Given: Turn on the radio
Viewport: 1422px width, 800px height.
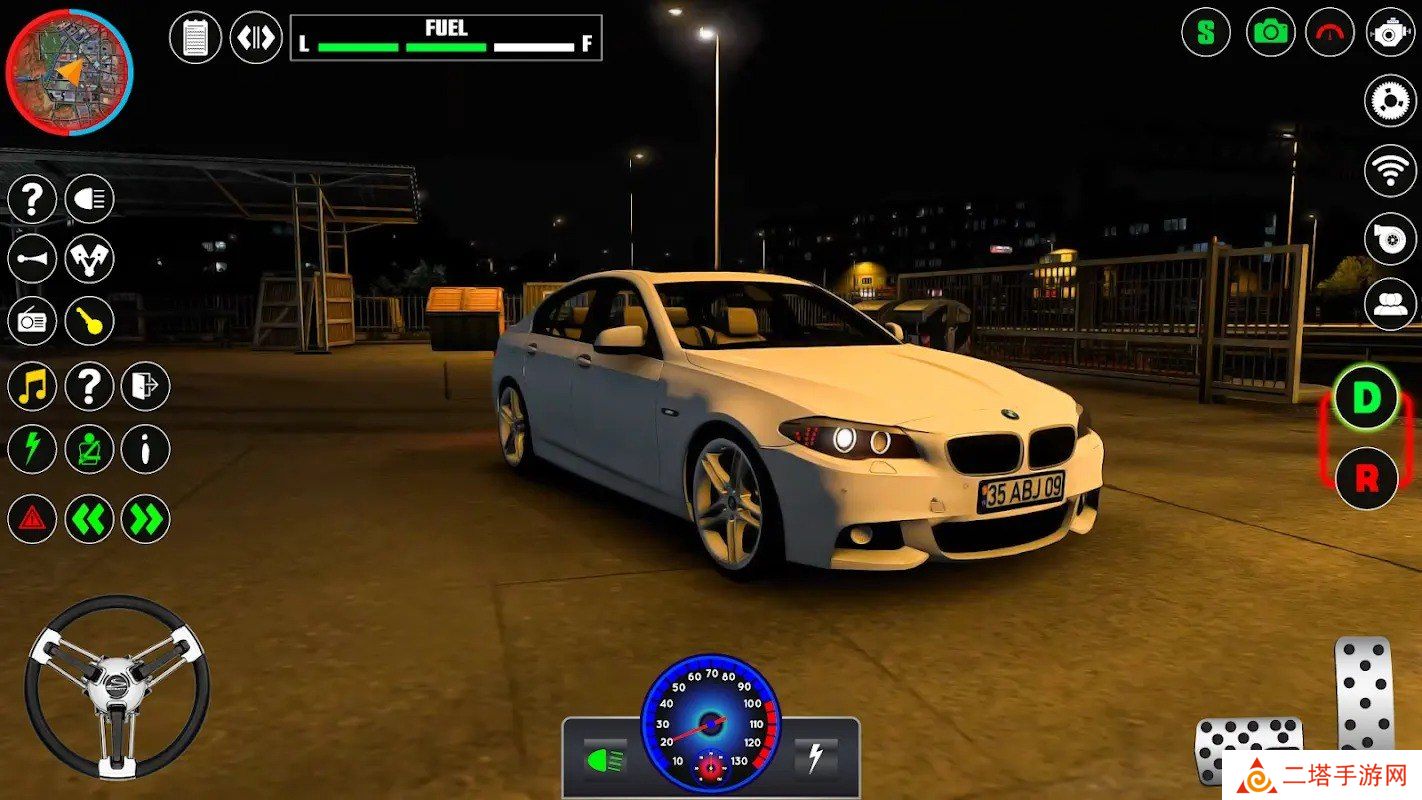Looking at the screenshot, I should point(32,321).
